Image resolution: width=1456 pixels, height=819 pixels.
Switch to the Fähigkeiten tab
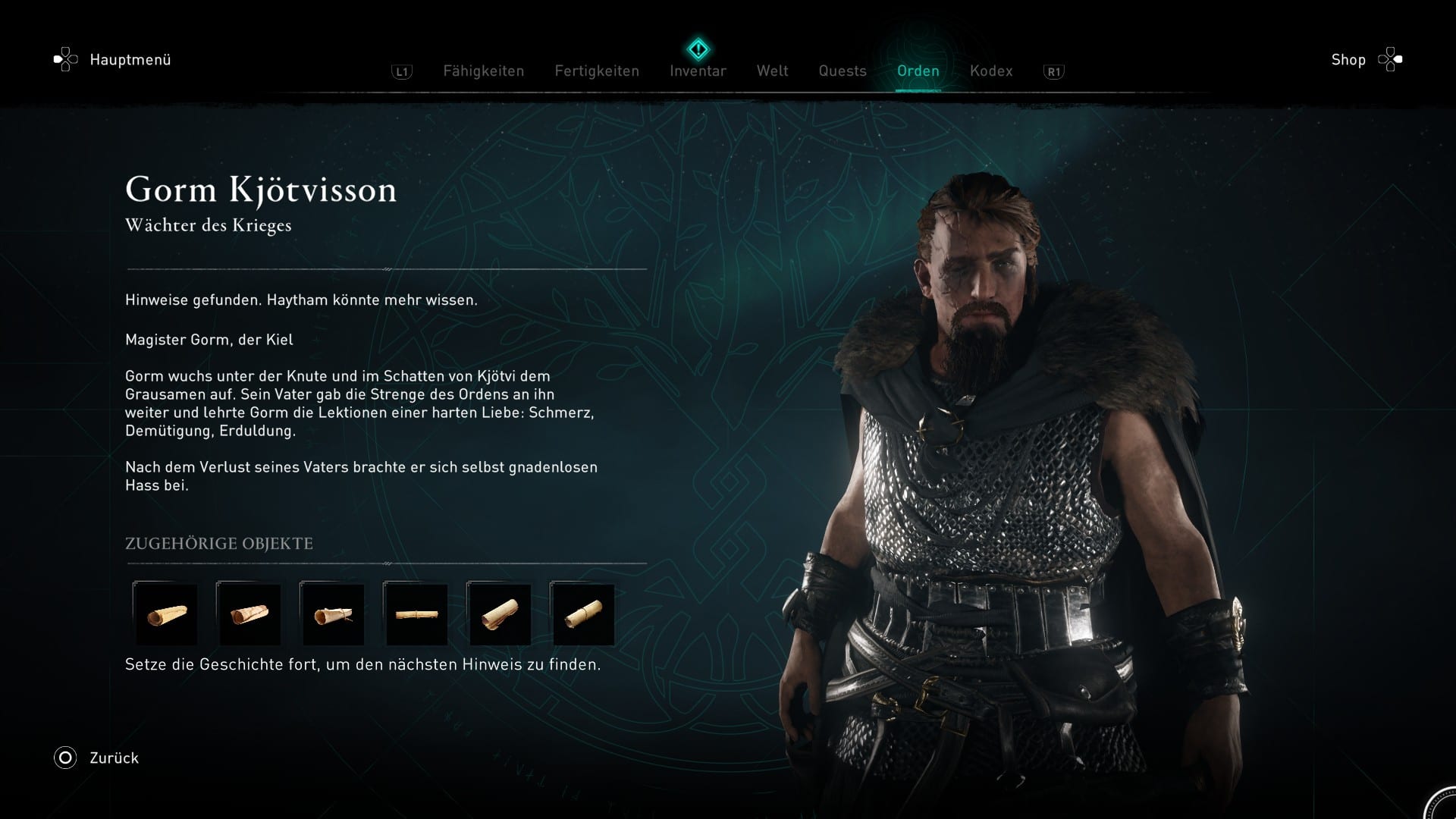(483, 71)
